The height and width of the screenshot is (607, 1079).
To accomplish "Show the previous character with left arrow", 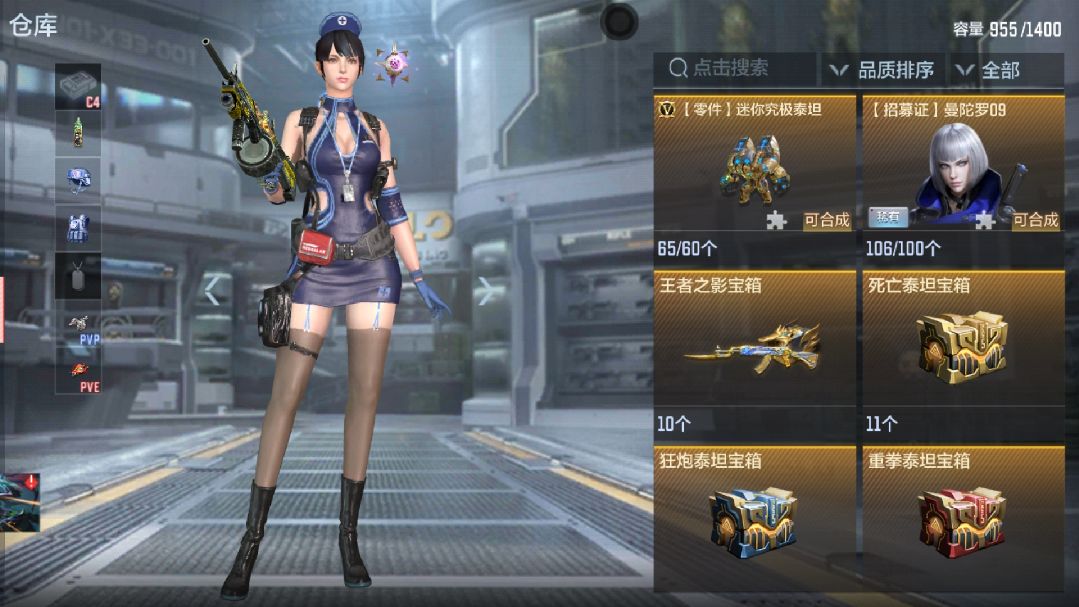I will 212,290.
